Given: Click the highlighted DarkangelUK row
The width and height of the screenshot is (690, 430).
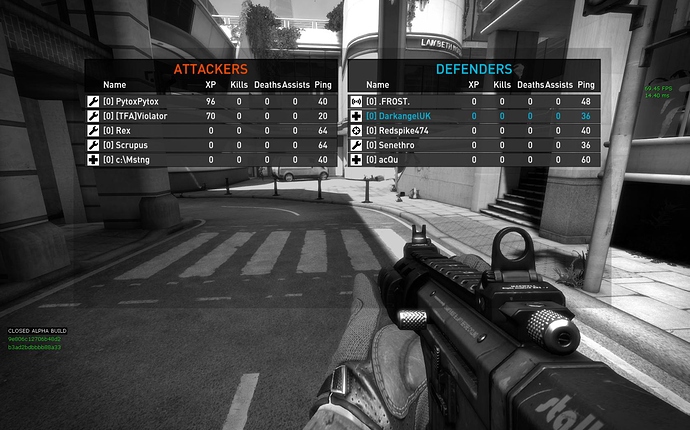Looking at the screenshot, I should [x=402, y=116].
